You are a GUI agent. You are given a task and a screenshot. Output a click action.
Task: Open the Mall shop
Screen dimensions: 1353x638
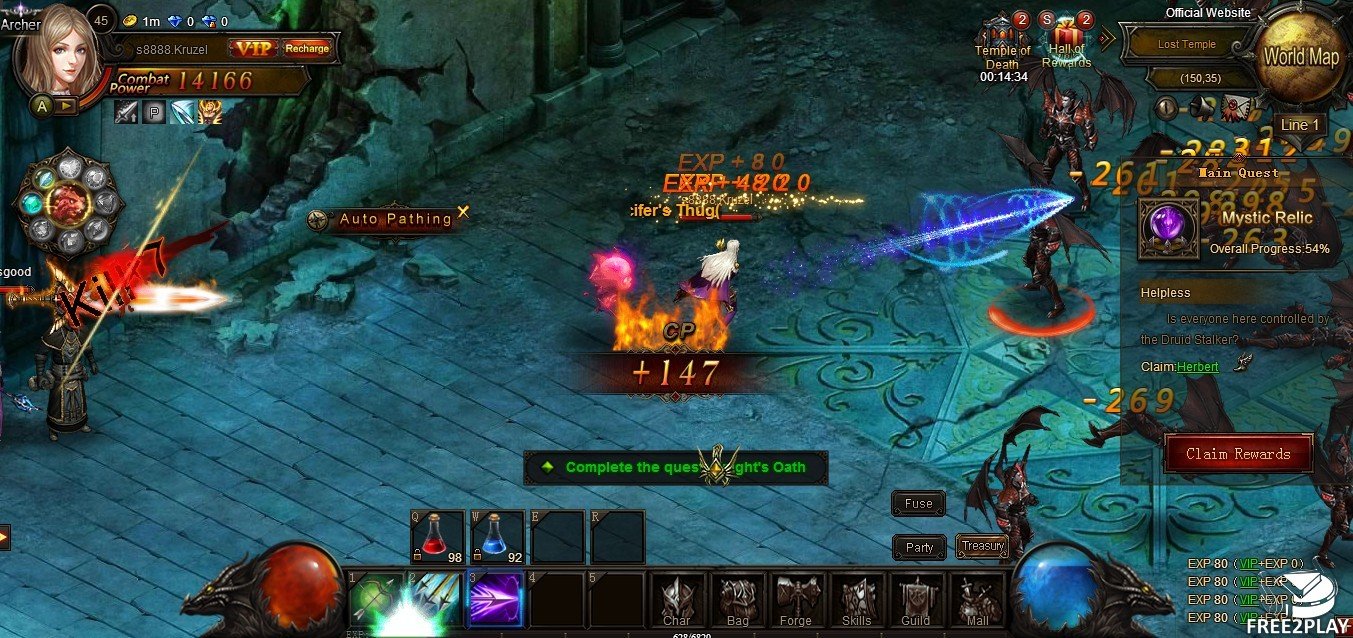(976, 601)
